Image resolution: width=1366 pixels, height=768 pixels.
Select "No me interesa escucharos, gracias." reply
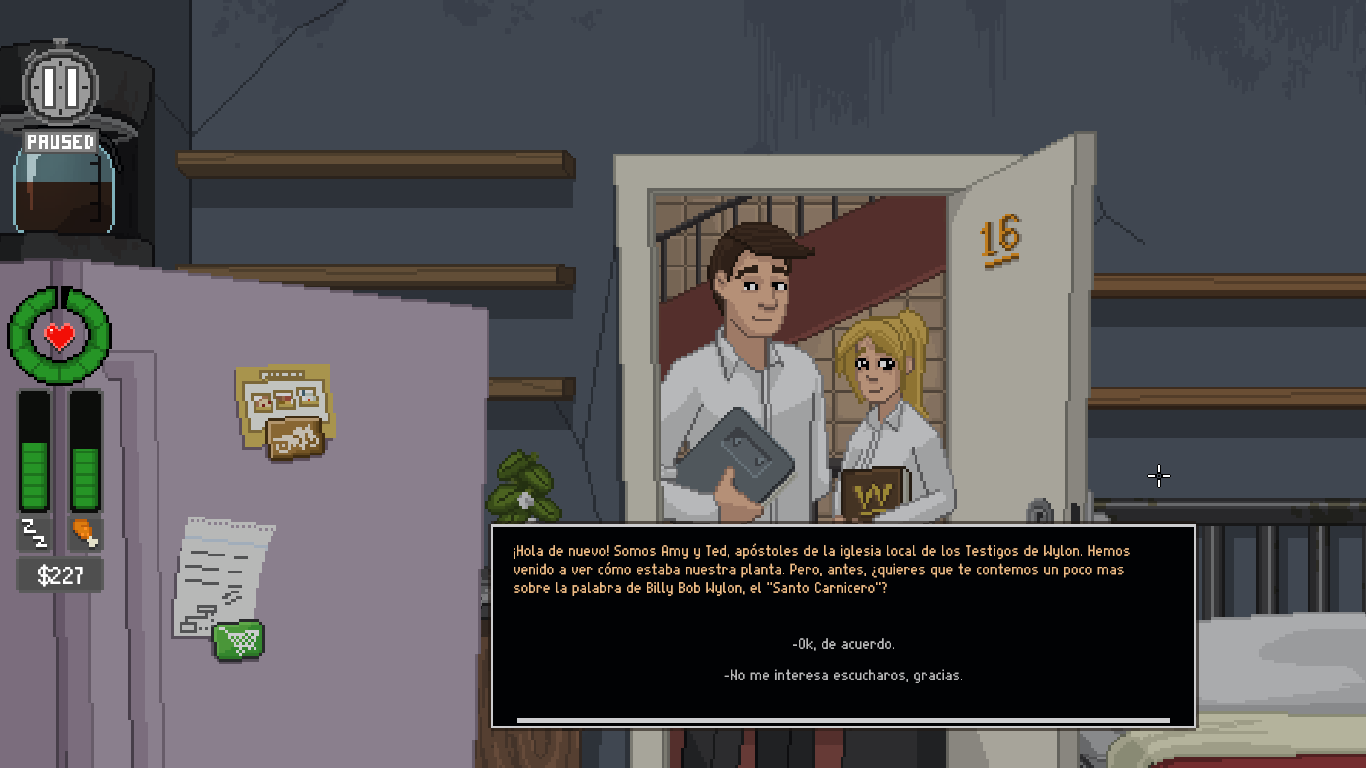tap(843, 675)
